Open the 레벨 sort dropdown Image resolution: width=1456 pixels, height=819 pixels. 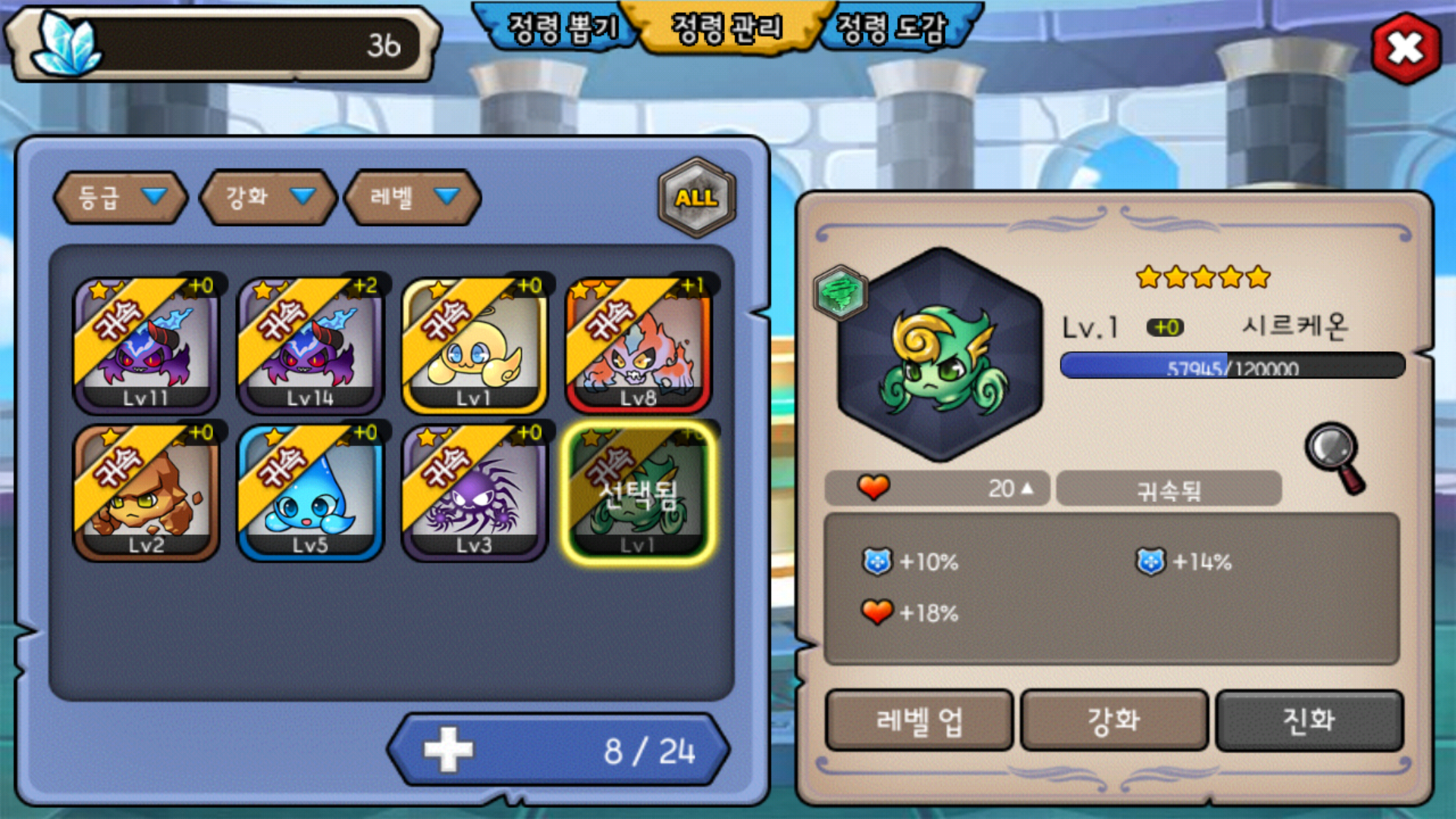[x=413, y=197]
